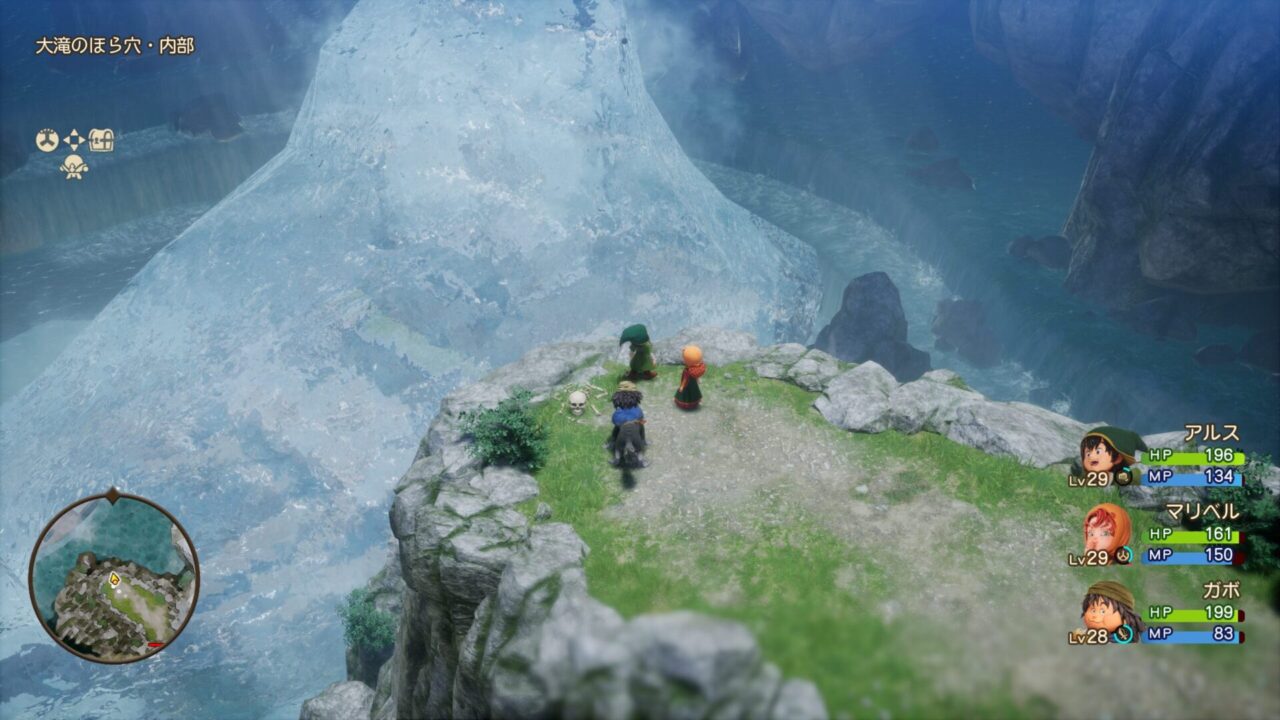Viewport: 1280px width, 720px height.
Task: Click the vocation badge beside アルス's level
Action: (x=1125, y=479)
